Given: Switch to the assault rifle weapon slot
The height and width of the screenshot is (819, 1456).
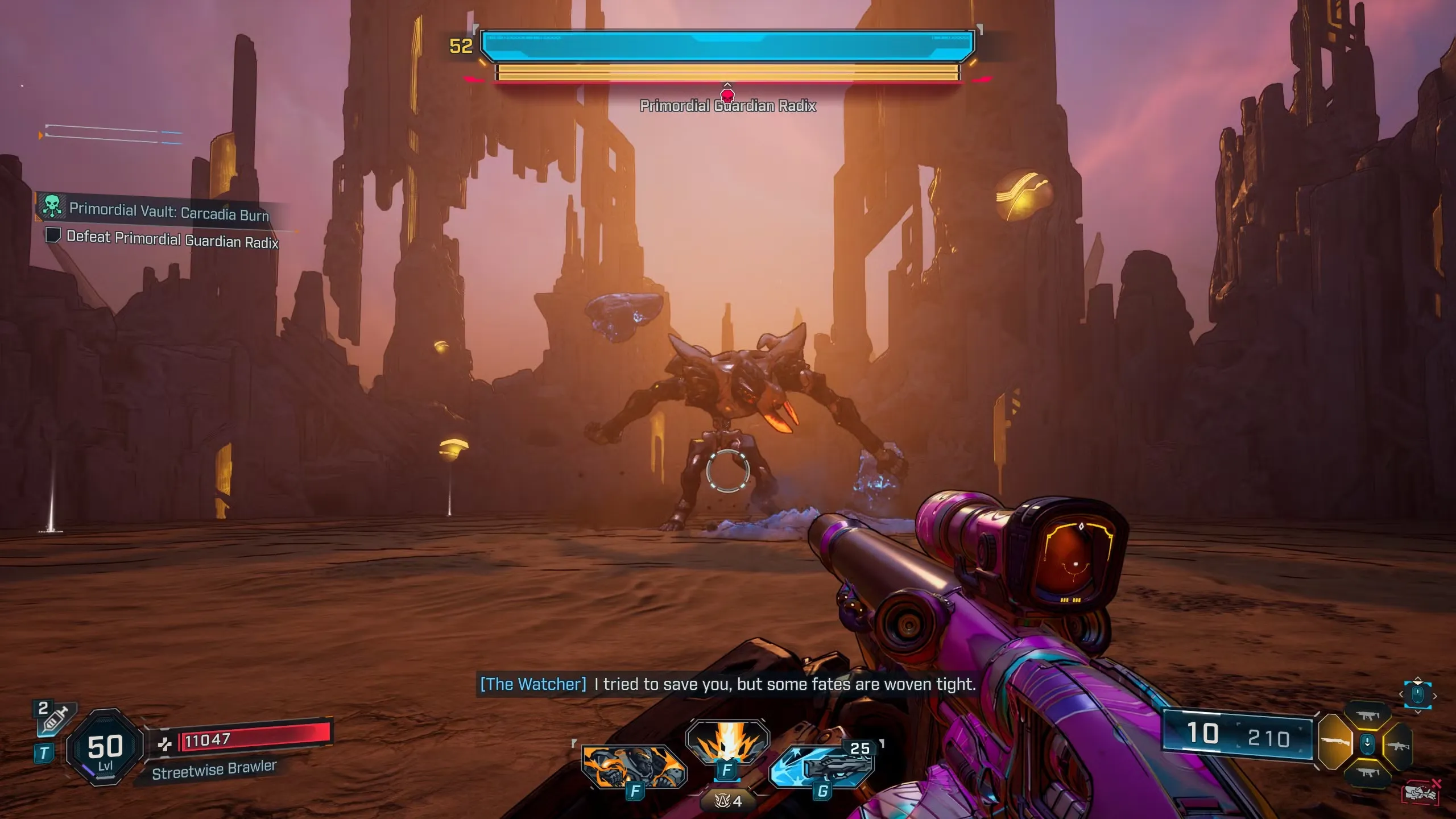Looking at the screenshot, I should pyautogui.click(x=1398, y=744).
